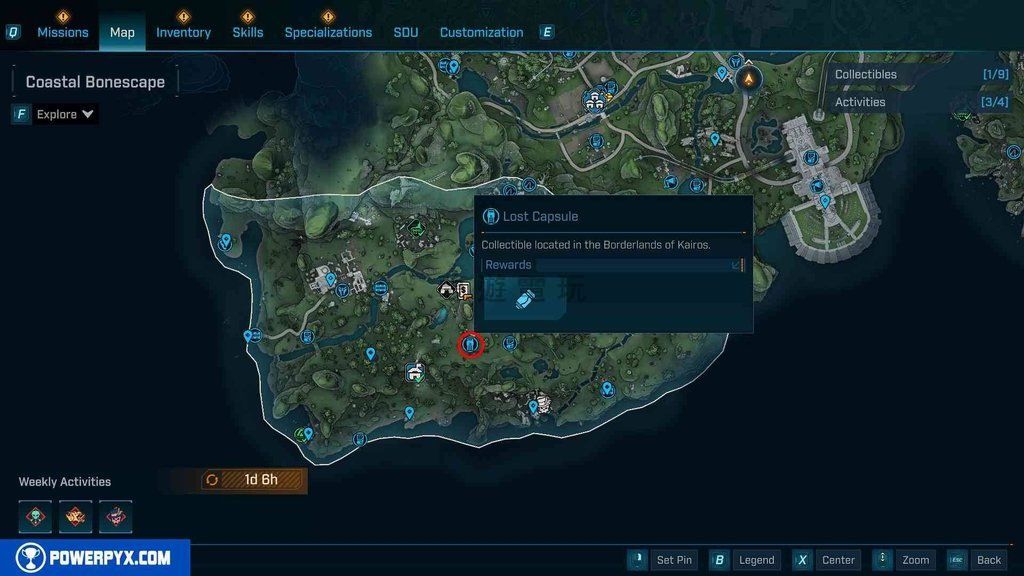The height and width of the screenshot is (576, 1024).
Task: Select the Specializations tab
Action: coord(328,32)
